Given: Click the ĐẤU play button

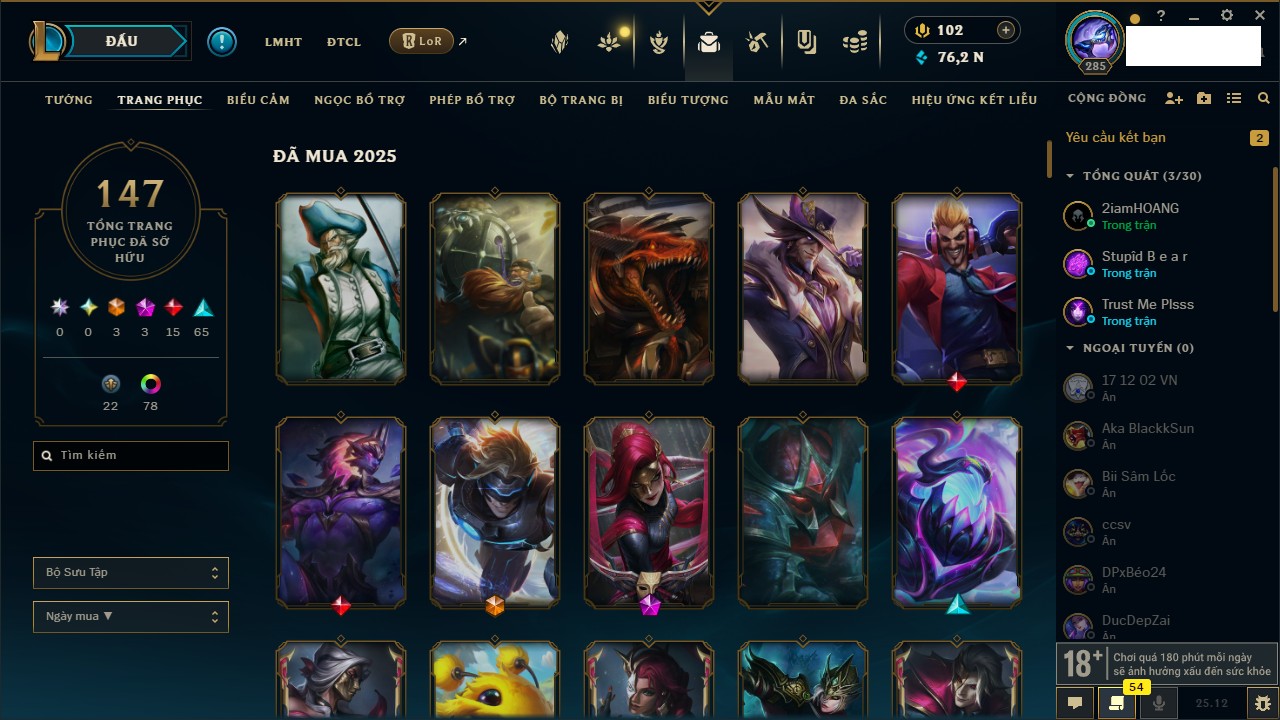Looking at the screenshot, I should click(x=121, y=41).
